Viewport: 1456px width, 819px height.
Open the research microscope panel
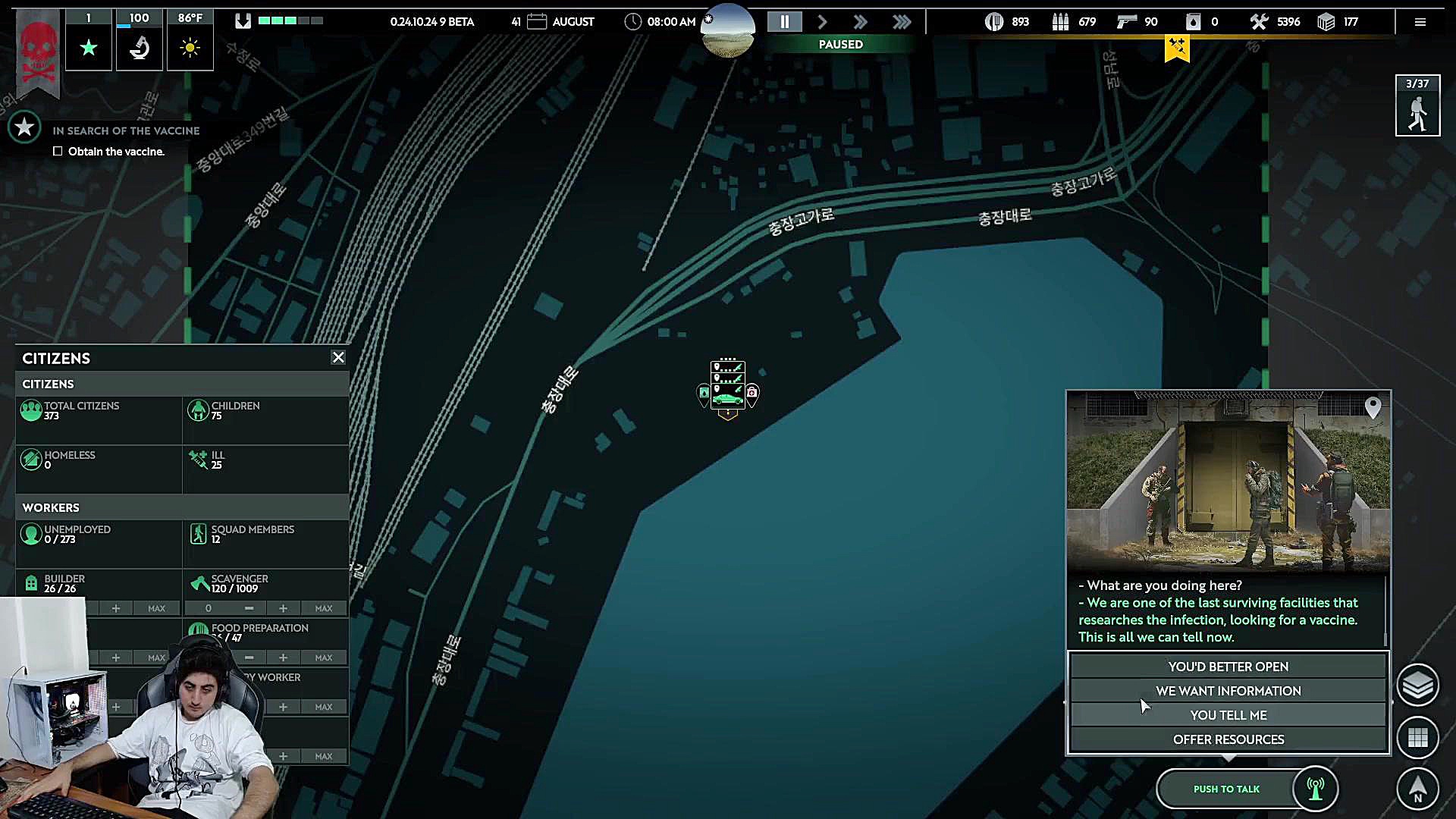(139, 48)
